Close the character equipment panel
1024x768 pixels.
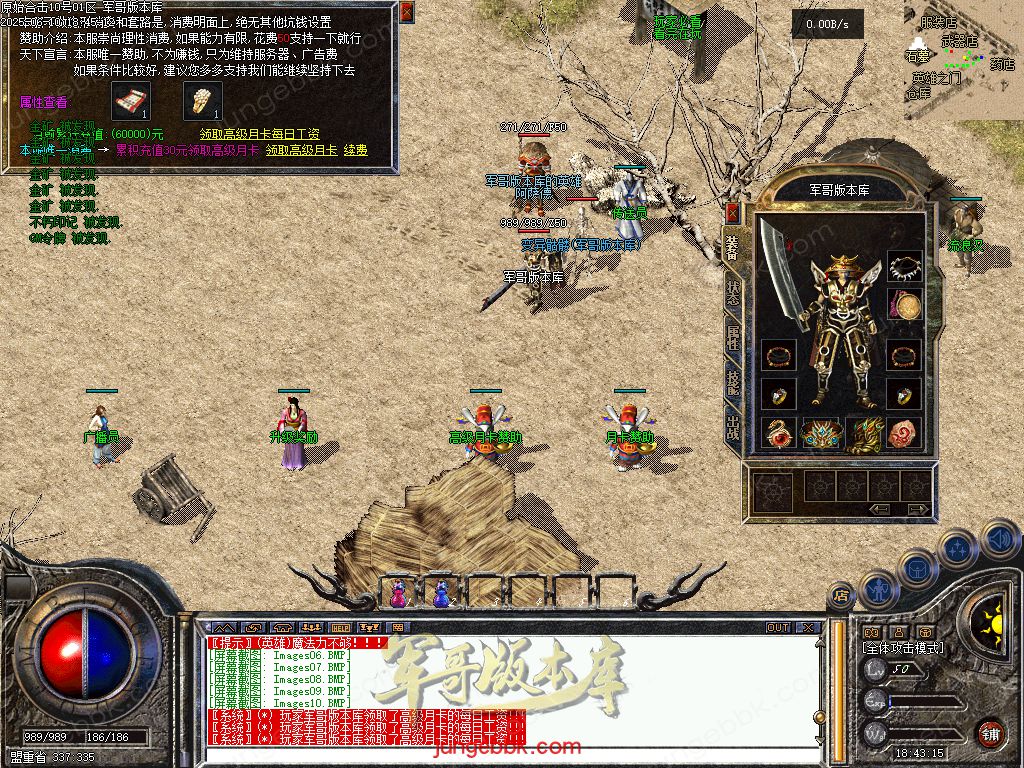(x=732, y=212)
